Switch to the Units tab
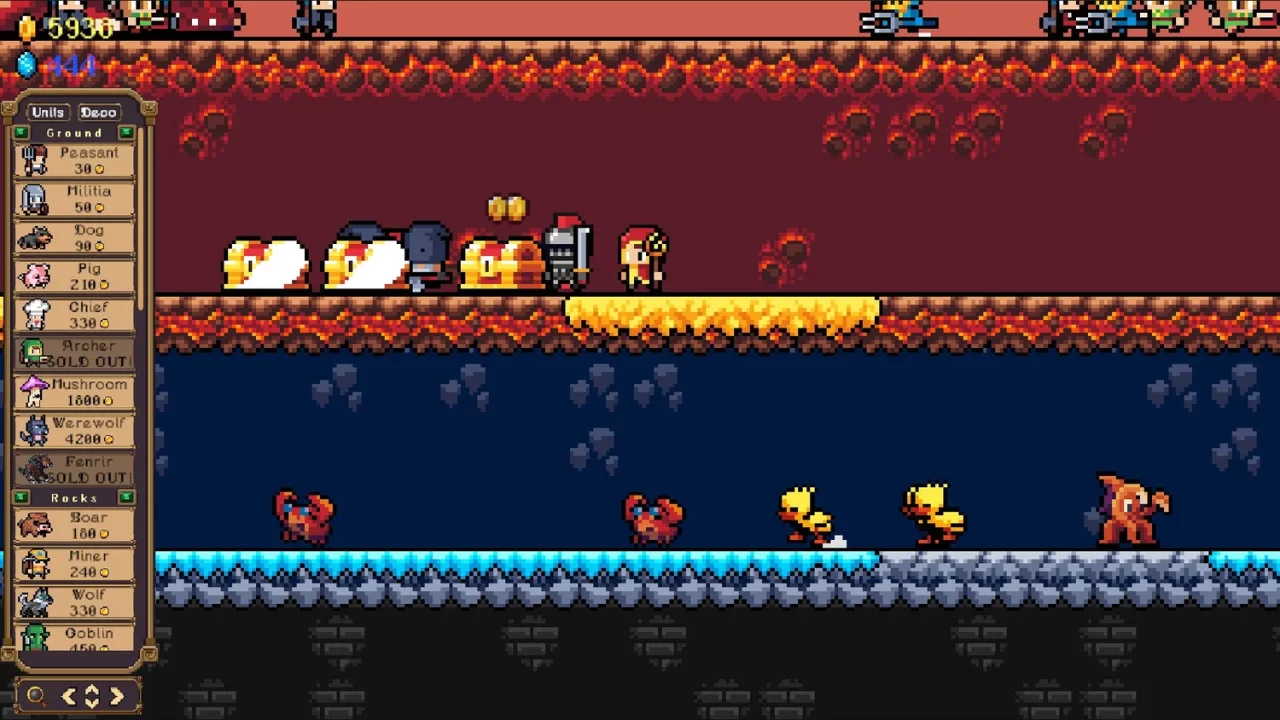Image resolution: width=1280 pixels, height=720 pixels. tap(46, 112)
